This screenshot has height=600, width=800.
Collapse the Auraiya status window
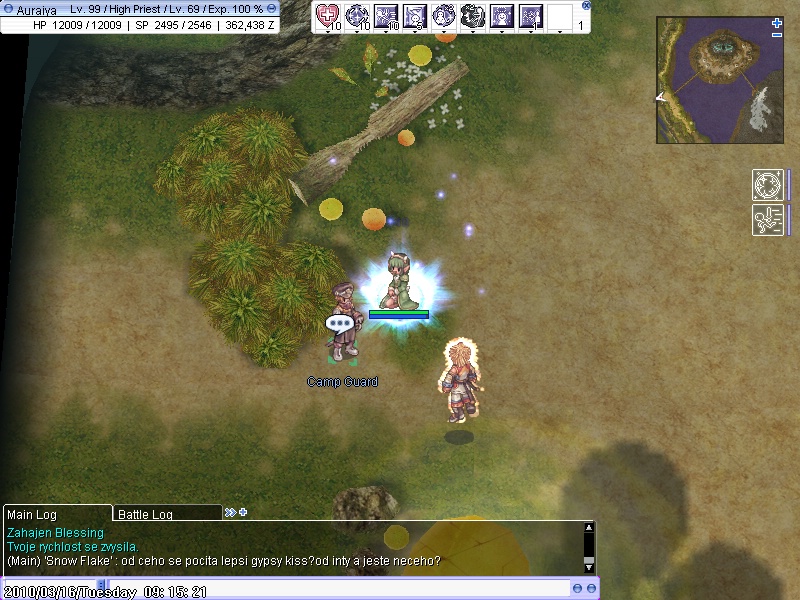click(x=272, y=8)
